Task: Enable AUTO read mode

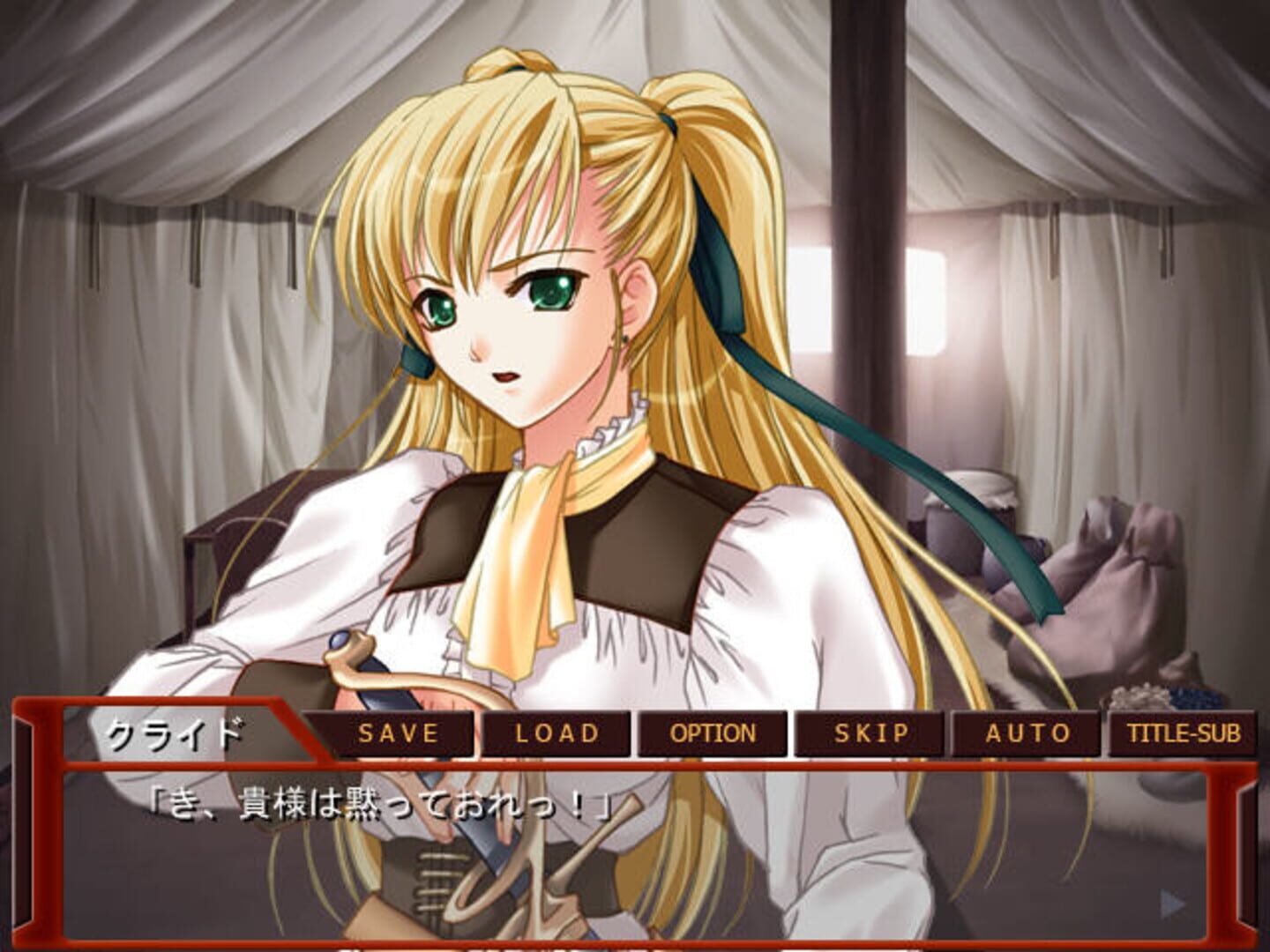Action: pyautogui.click(x=1027, y=733)
